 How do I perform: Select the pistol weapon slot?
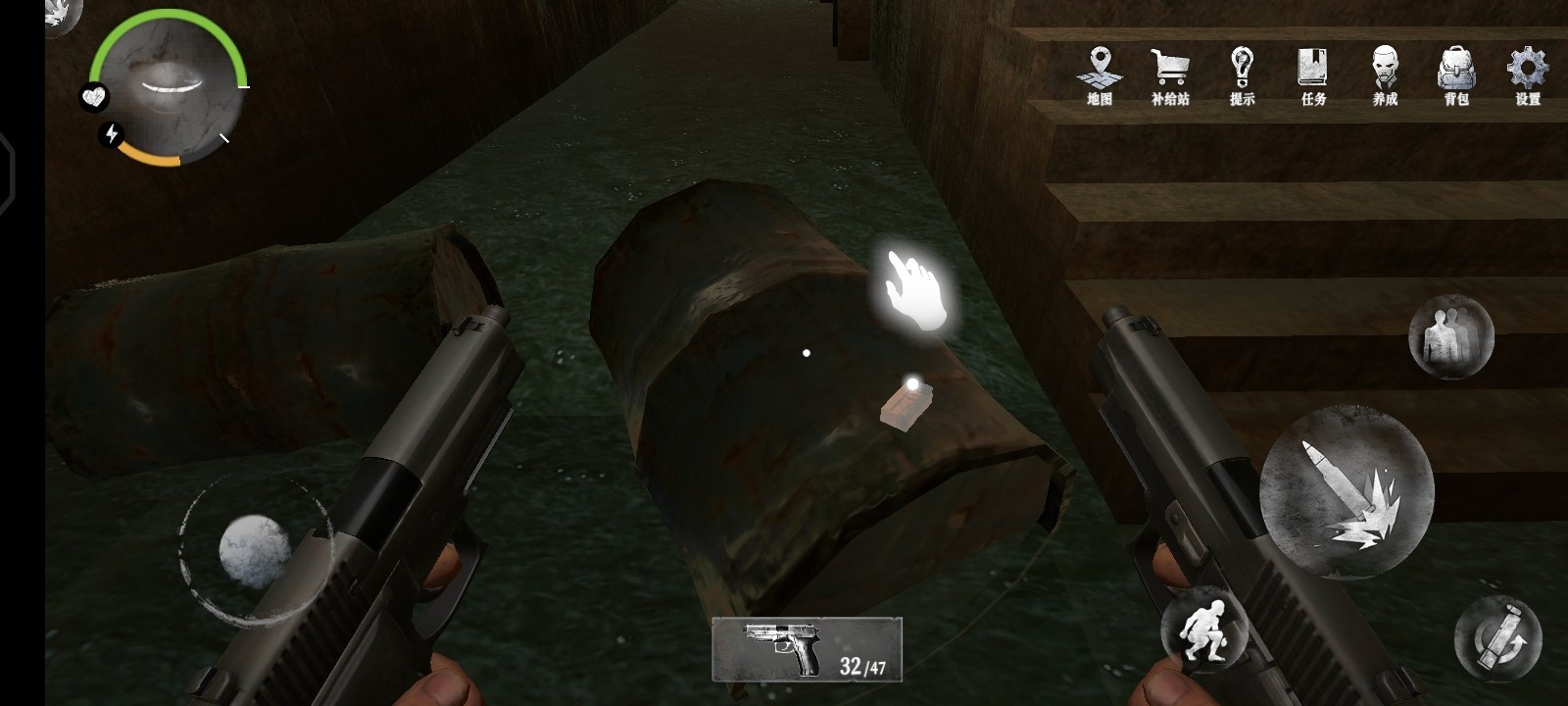[807, 649]
